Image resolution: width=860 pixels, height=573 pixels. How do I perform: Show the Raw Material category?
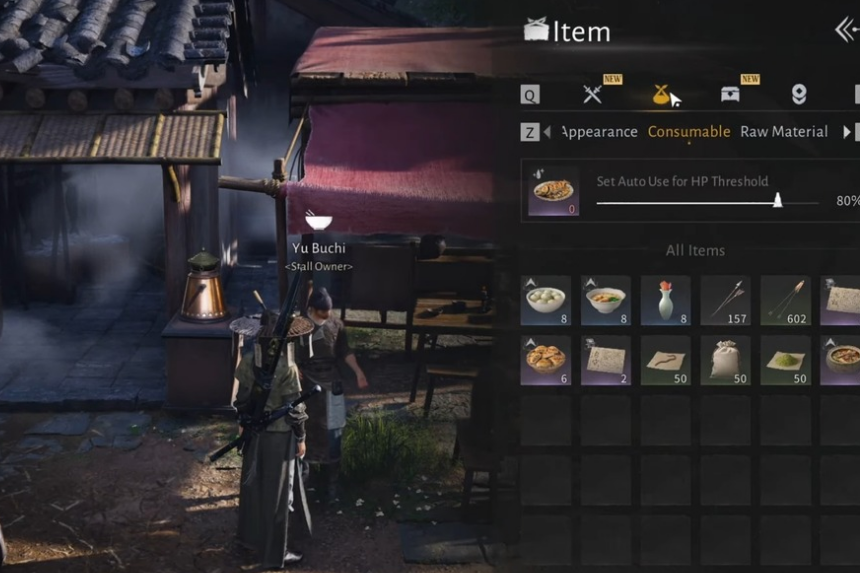(x=784, y=132)
